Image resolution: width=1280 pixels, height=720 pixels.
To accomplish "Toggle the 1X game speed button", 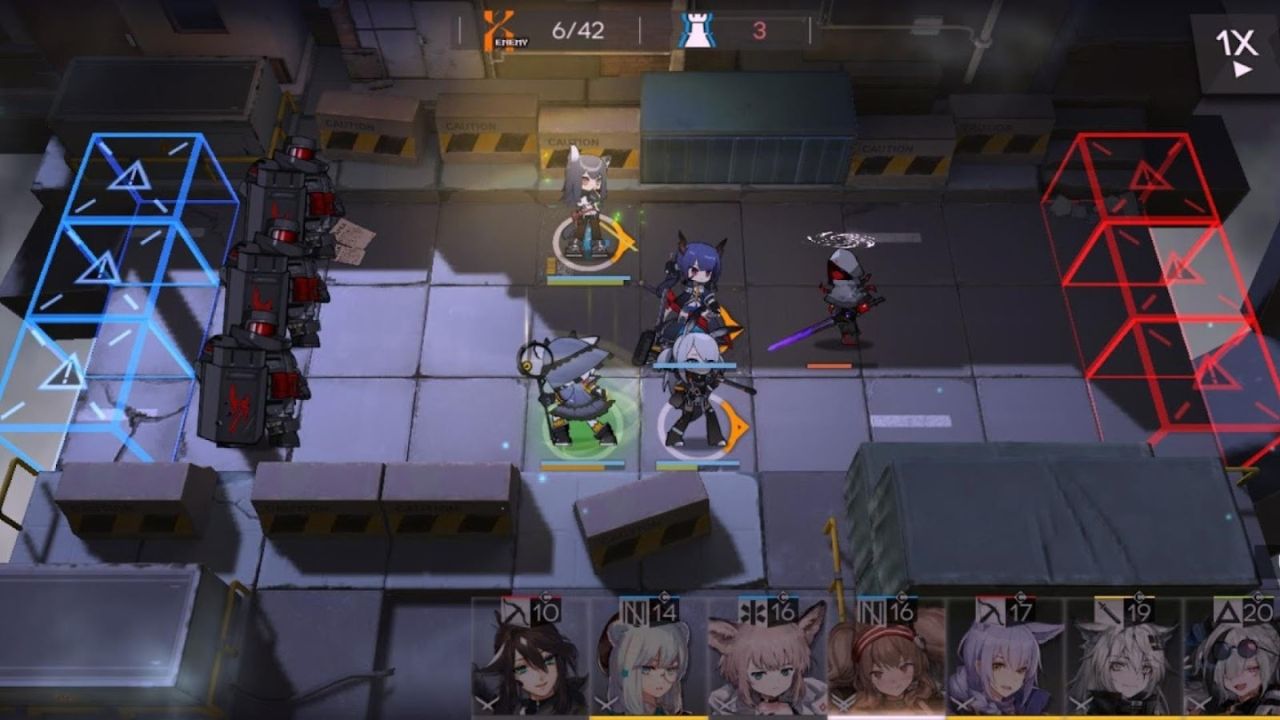I will click(x=1235, y=52).
